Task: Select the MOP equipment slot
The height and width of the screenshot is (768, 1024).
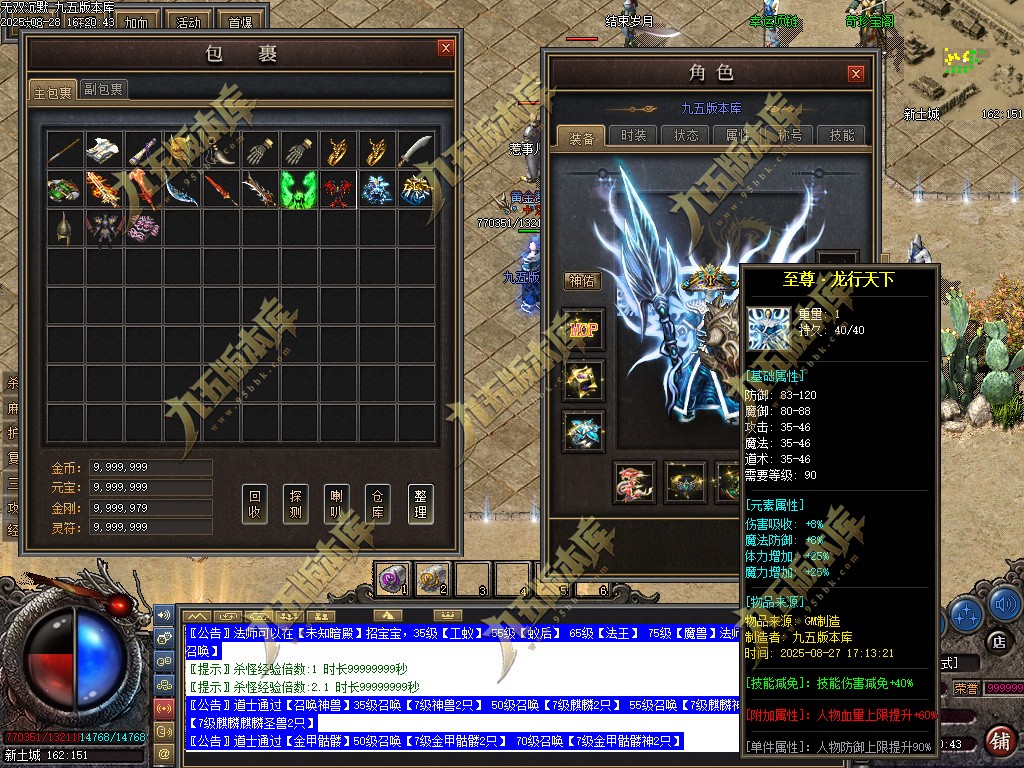Action: 582,330
